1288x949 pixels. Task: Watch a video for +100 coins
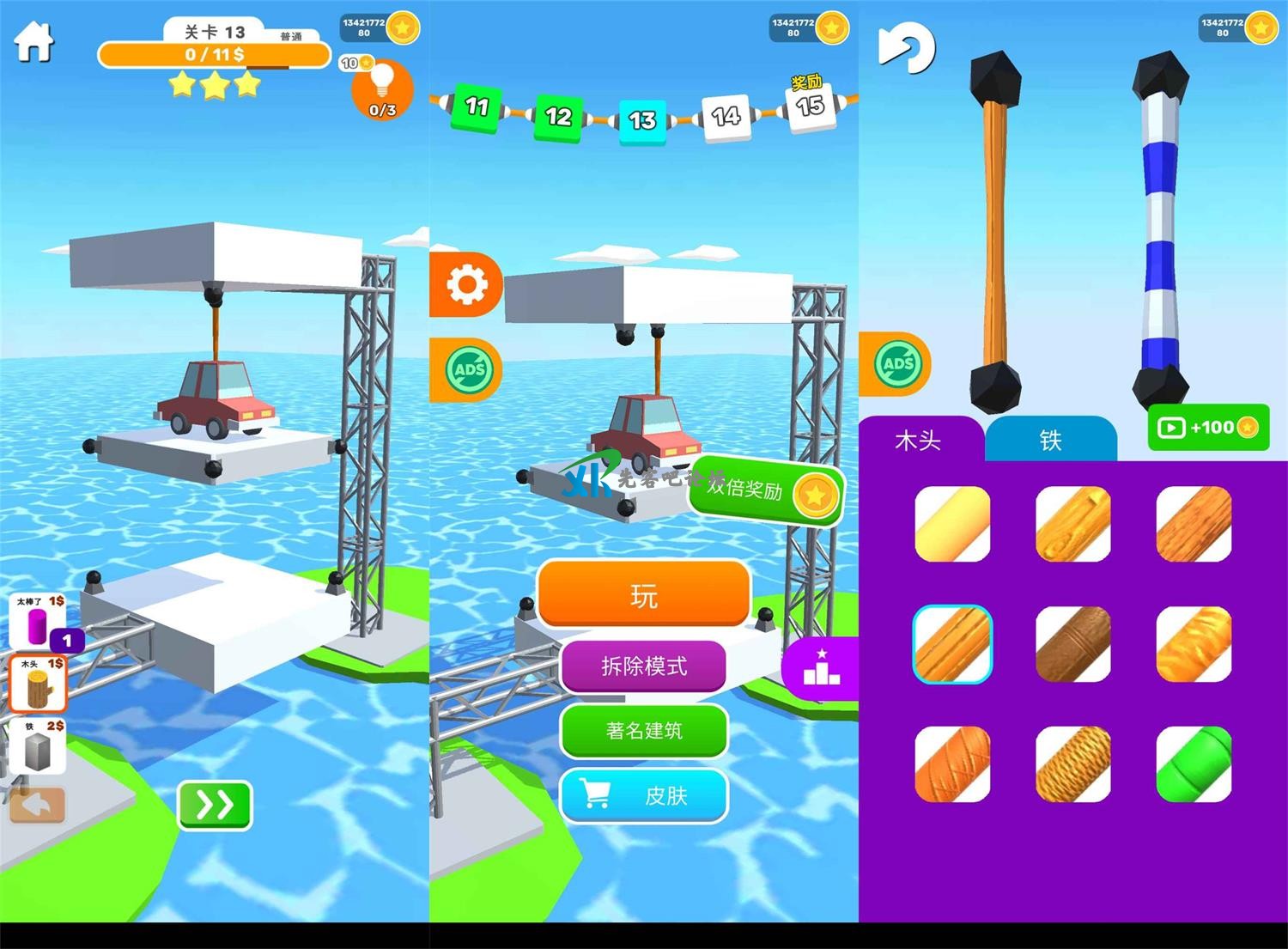point(1208,428)
